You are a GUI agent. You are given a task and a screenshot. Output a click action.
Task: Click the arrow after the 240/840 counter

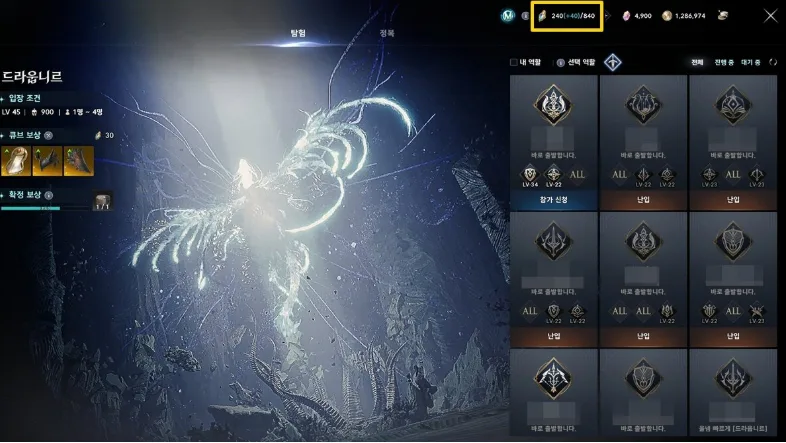point(606,16)
